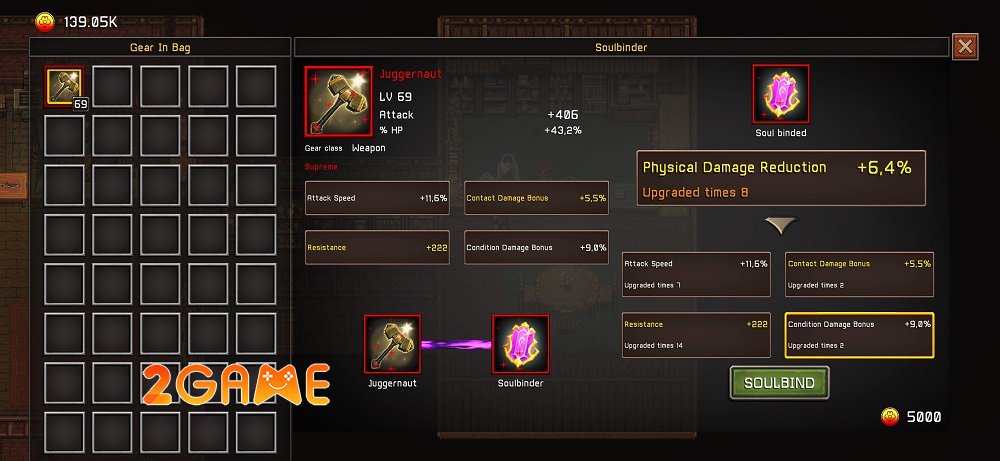
Task: Select the level 69 hammer in bag
Action: (x=67, y=87)
